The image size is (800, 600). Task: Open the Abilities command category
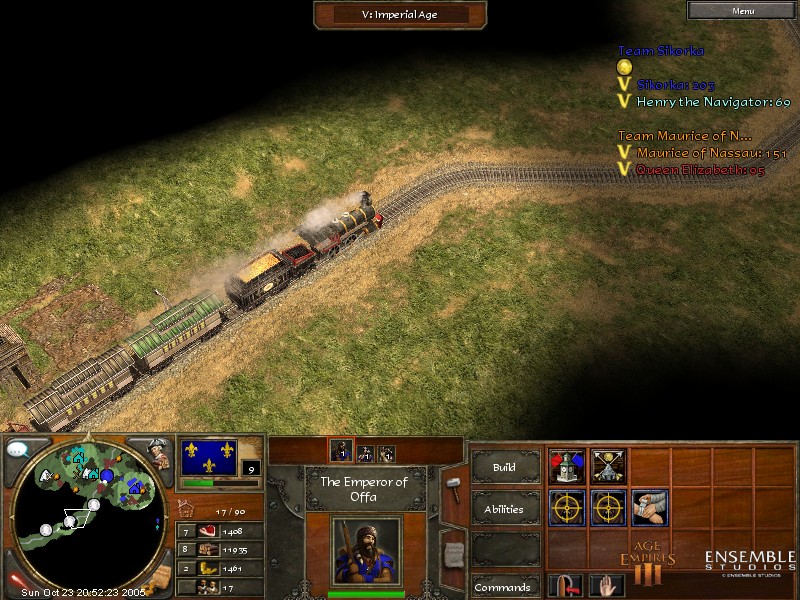point(504,508)
